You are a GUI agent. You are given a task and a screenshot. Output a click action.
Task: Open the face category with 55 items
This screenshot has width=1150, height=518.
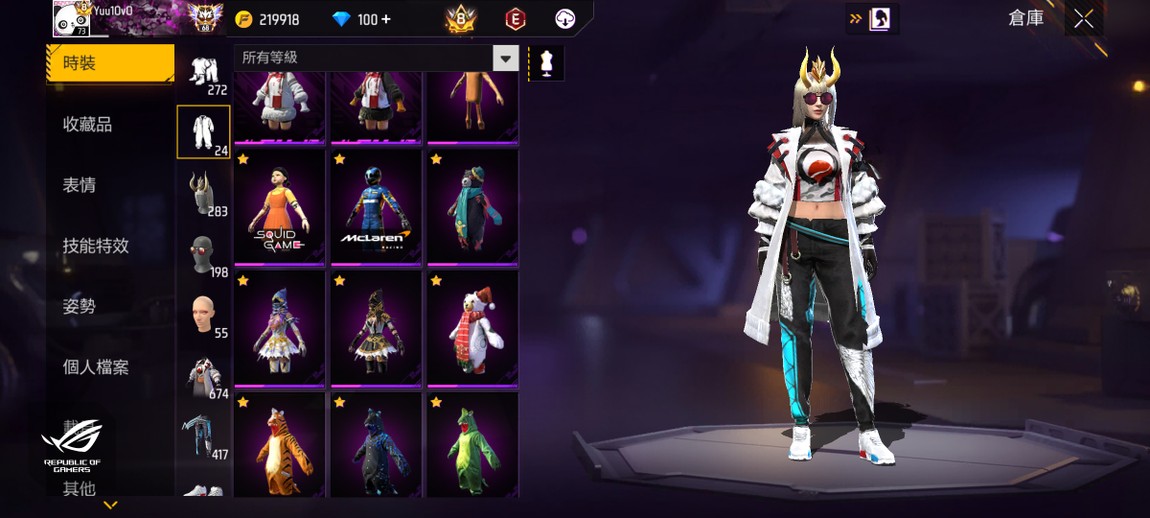[204, 315]
